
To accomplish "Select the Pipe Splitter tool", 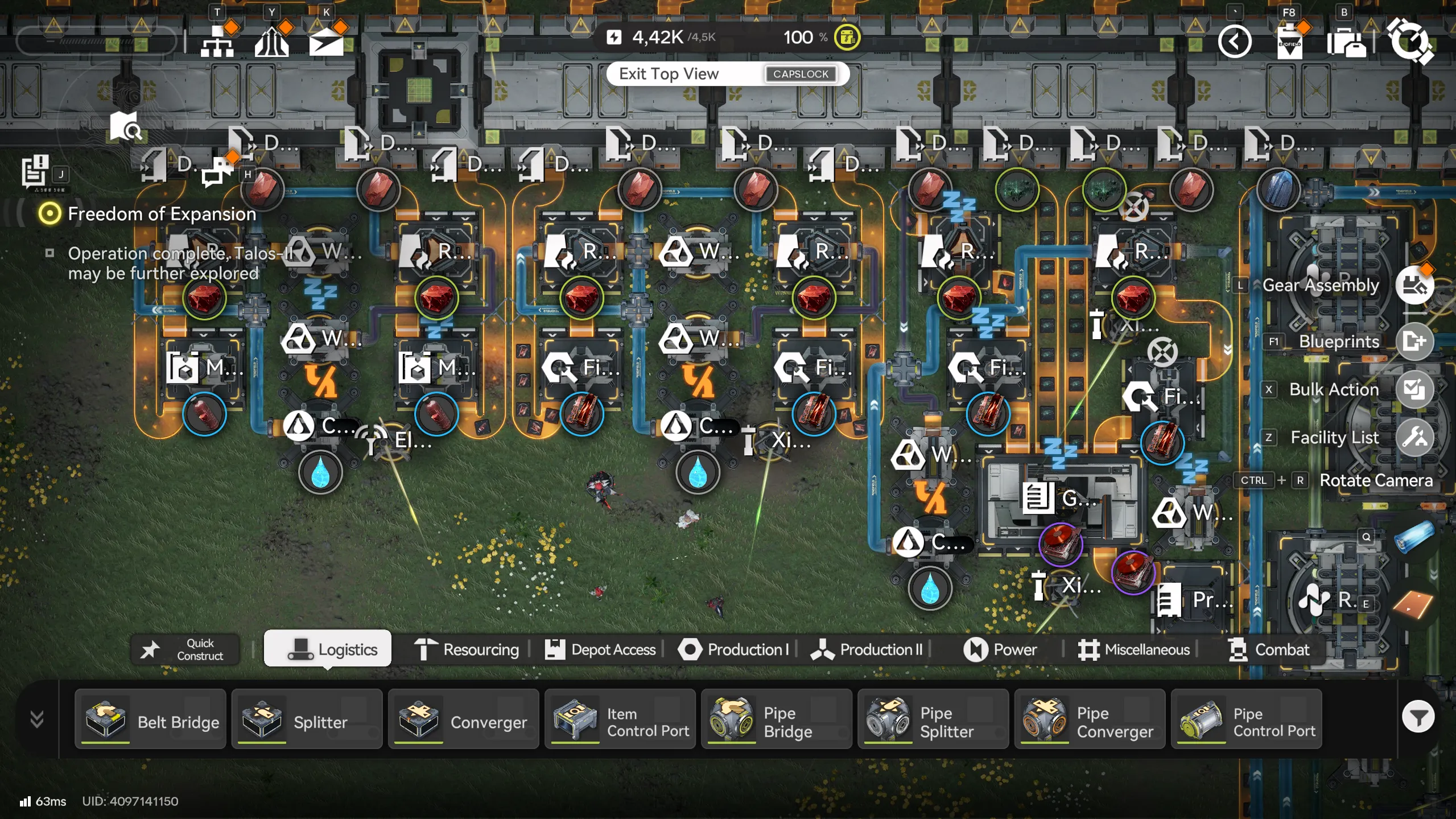I will [933, 719].
